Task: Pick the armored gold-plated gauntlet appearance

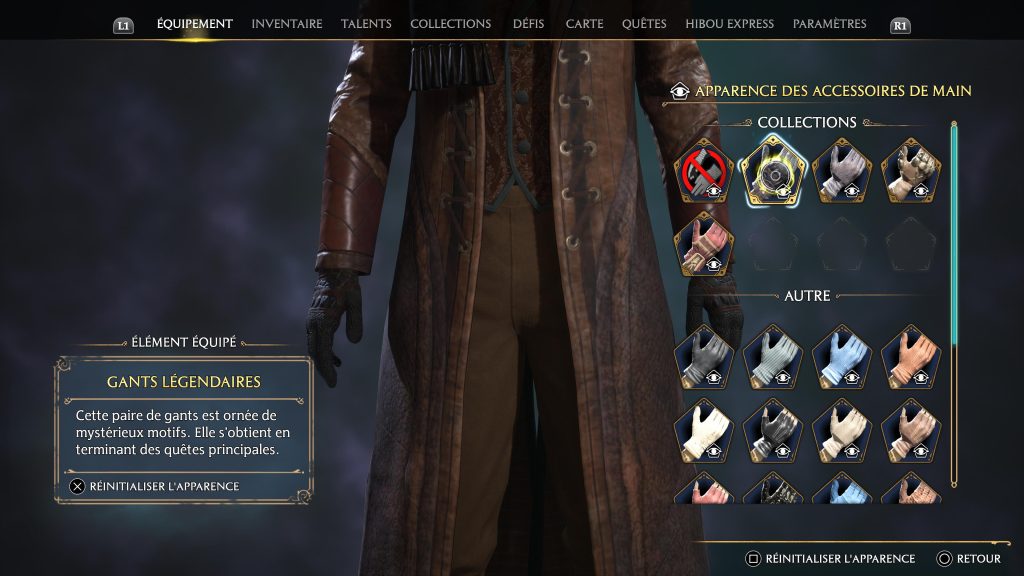Action: coord(911,169)
